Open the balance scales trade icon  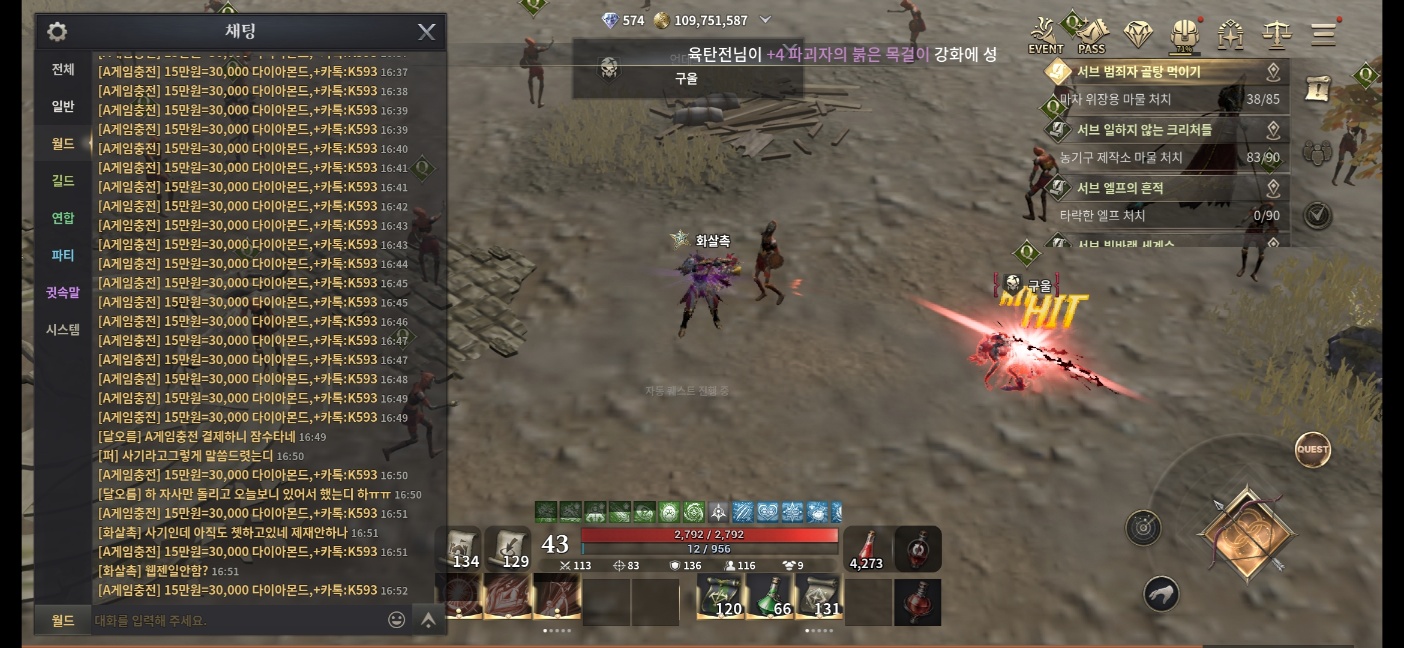pyautogui.click(x=1277, y=34)
